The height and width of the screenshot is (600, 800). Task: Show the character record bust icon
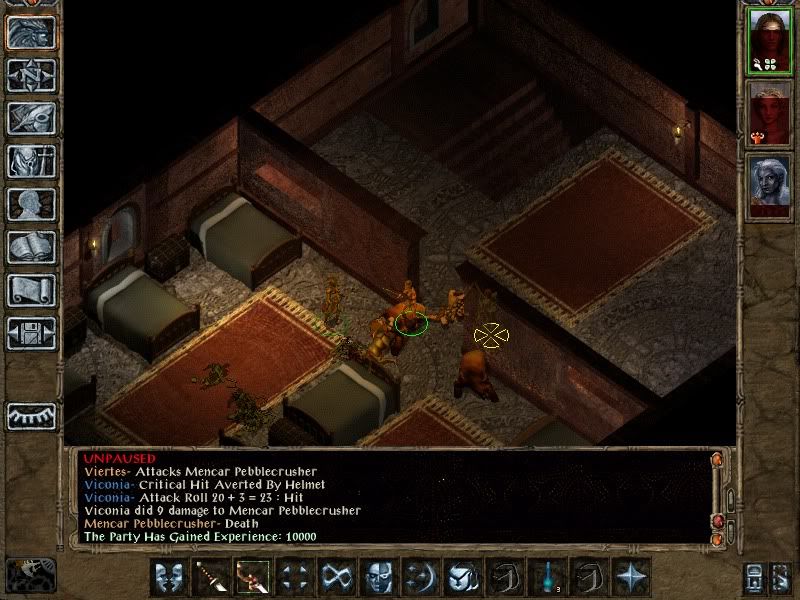31,204
